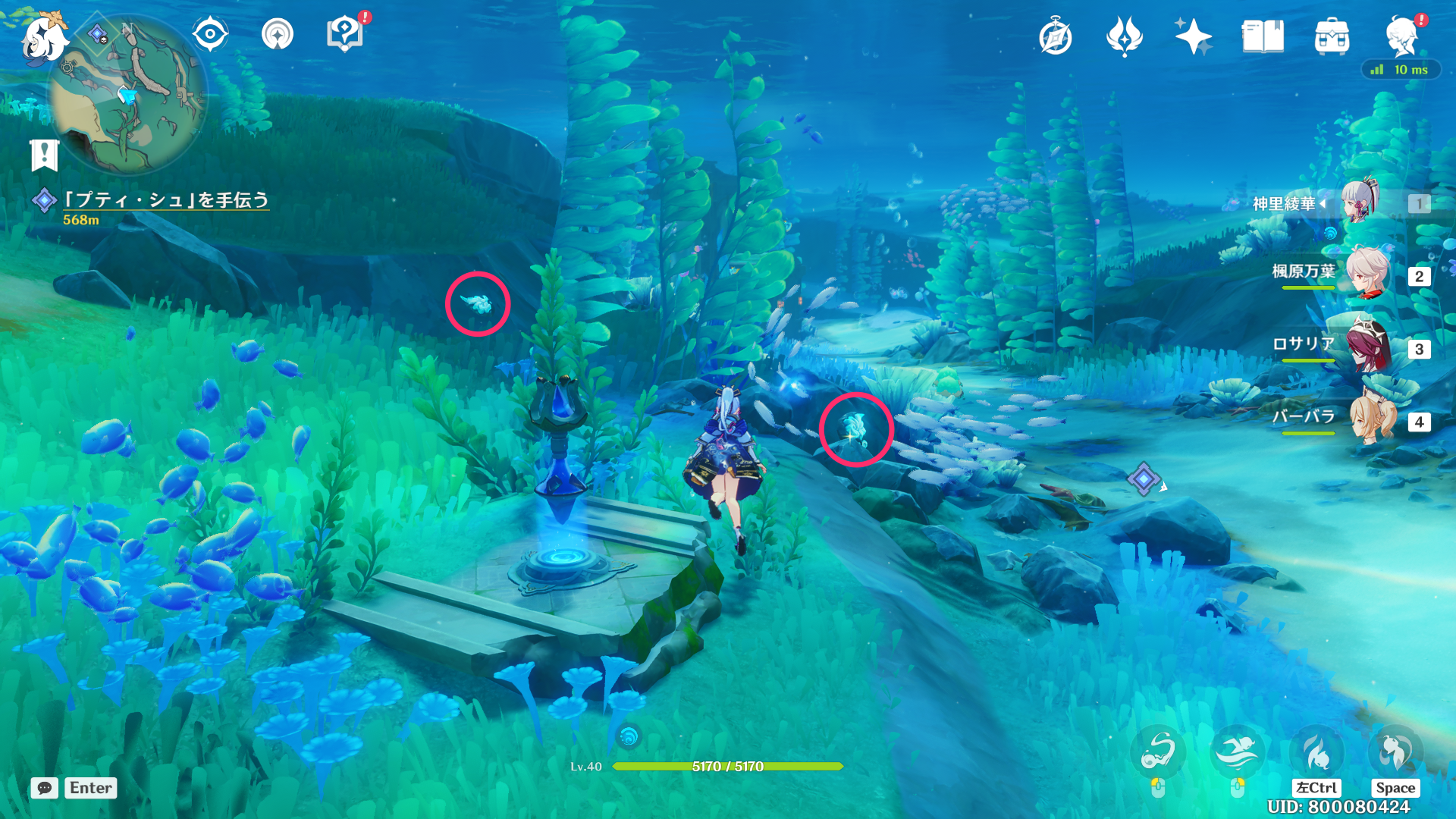This screenshot has height=819, width=1456.
Task: Click the character HP bar showing 5170/5170
Action: click(x=726, y=767)
